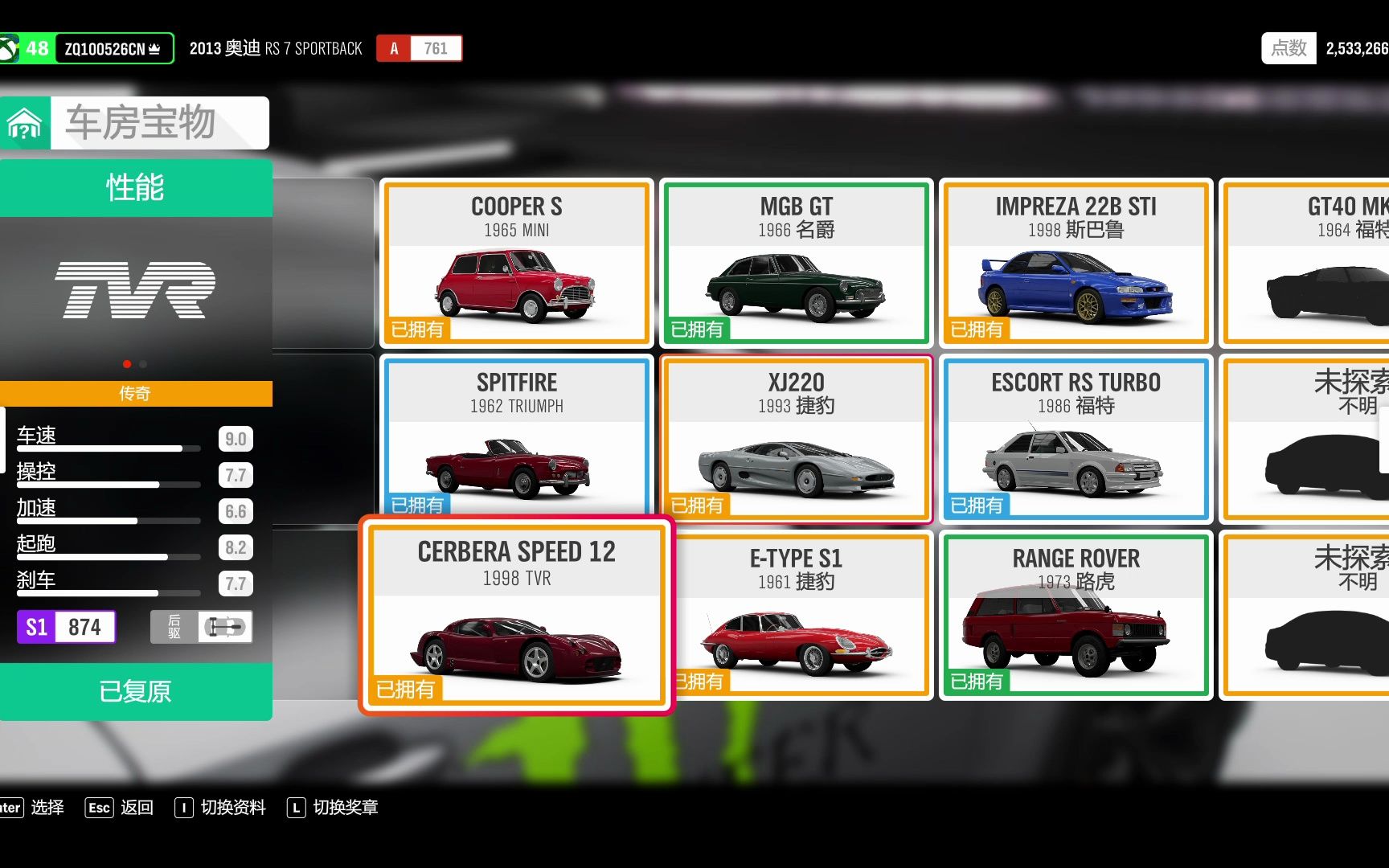Click the player tag ZQ100526CN

(112, 49)
